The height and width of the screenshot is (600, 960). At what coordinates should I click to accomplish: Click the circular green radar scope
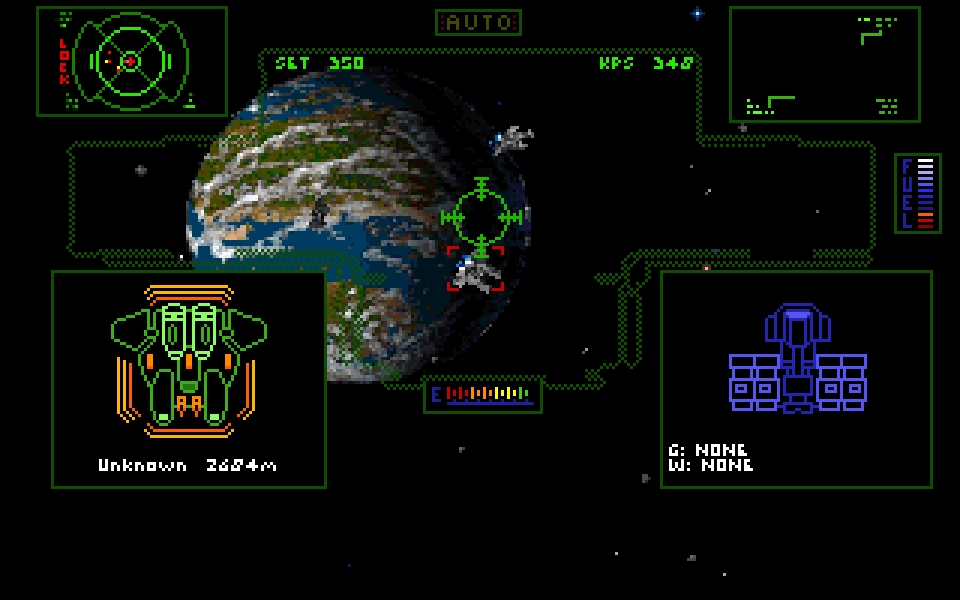pos(130,62)
